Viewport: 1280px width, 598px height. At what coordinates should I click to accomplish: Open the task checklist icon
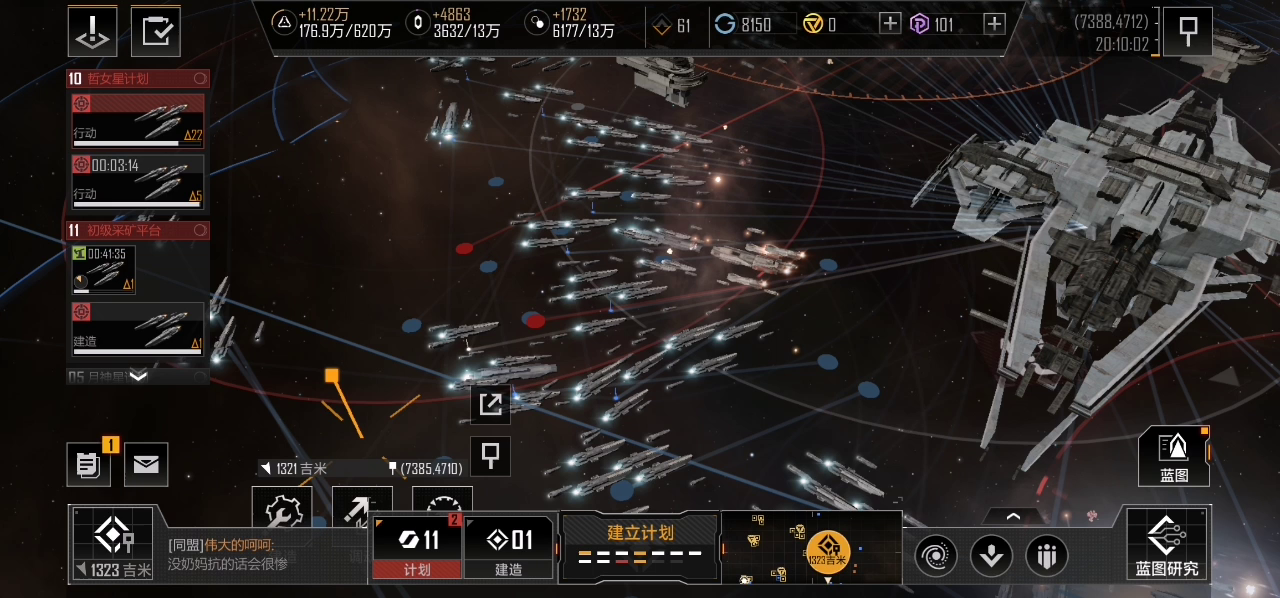click(155, 31)
